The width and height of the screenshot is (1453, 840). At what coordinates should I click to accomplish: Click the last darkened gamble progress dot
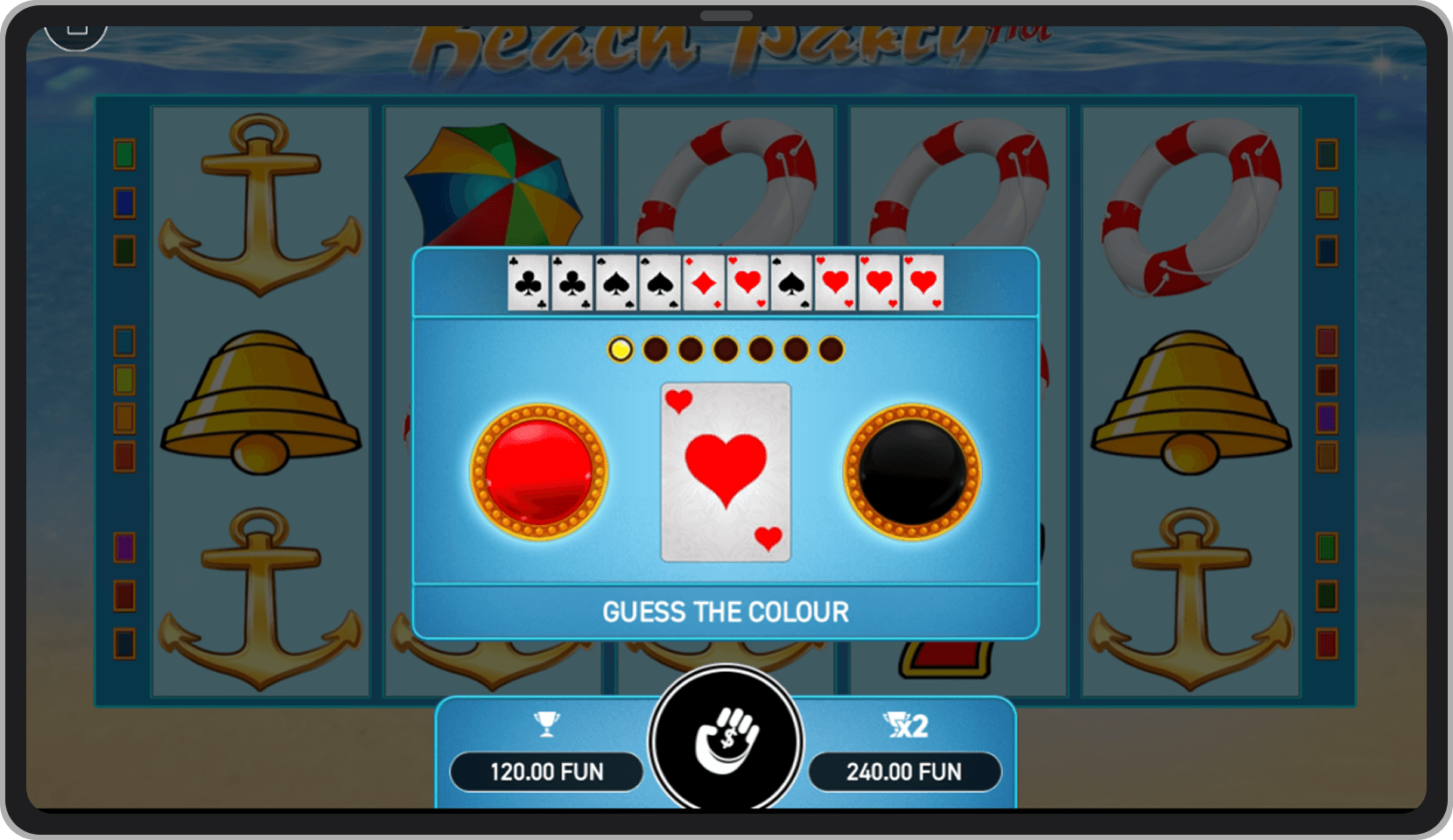click(830, 348)
